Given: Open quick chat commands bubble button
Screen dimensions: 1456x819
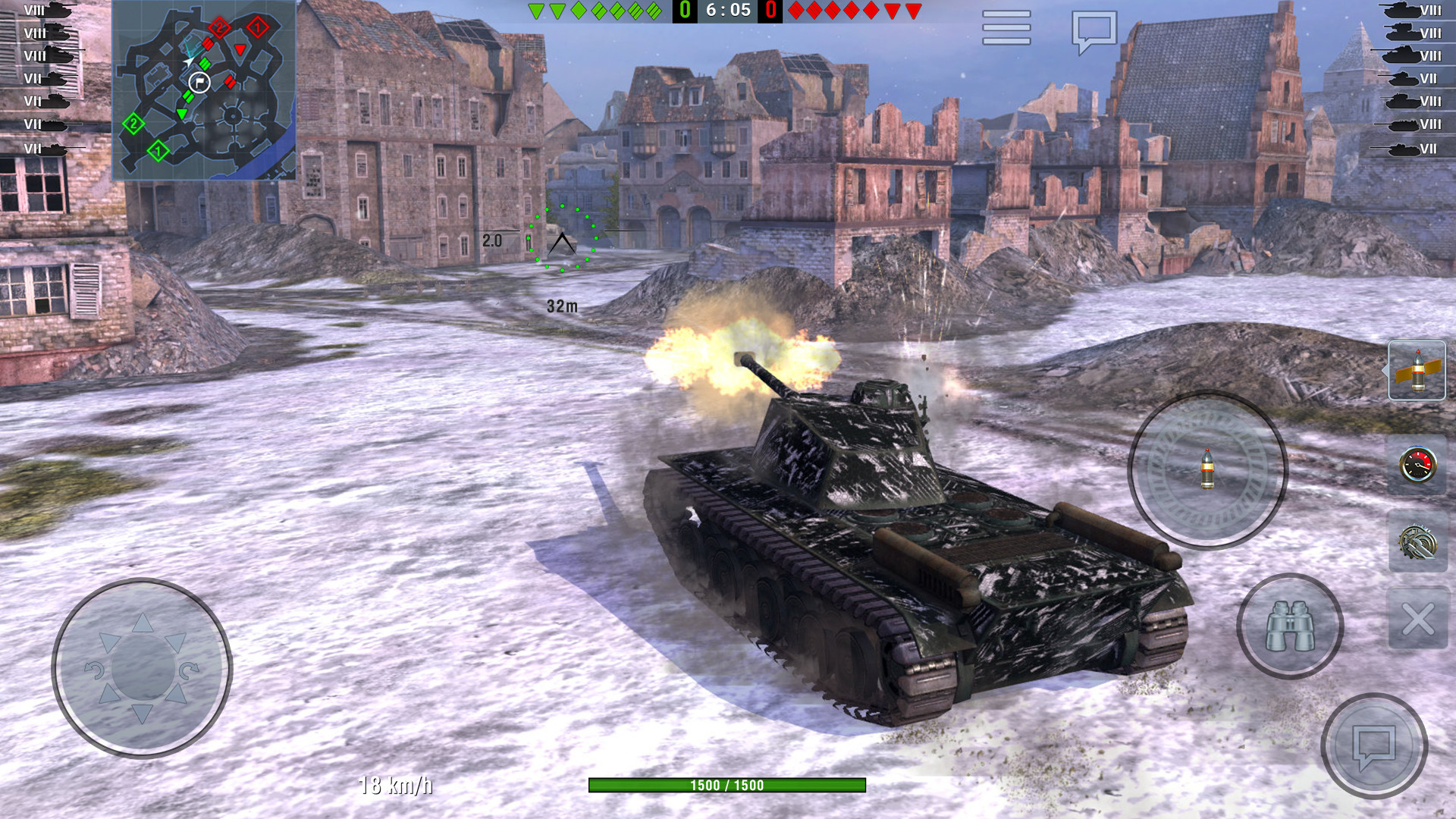Looking at the screenshot, I should [x=1374, y=746].
